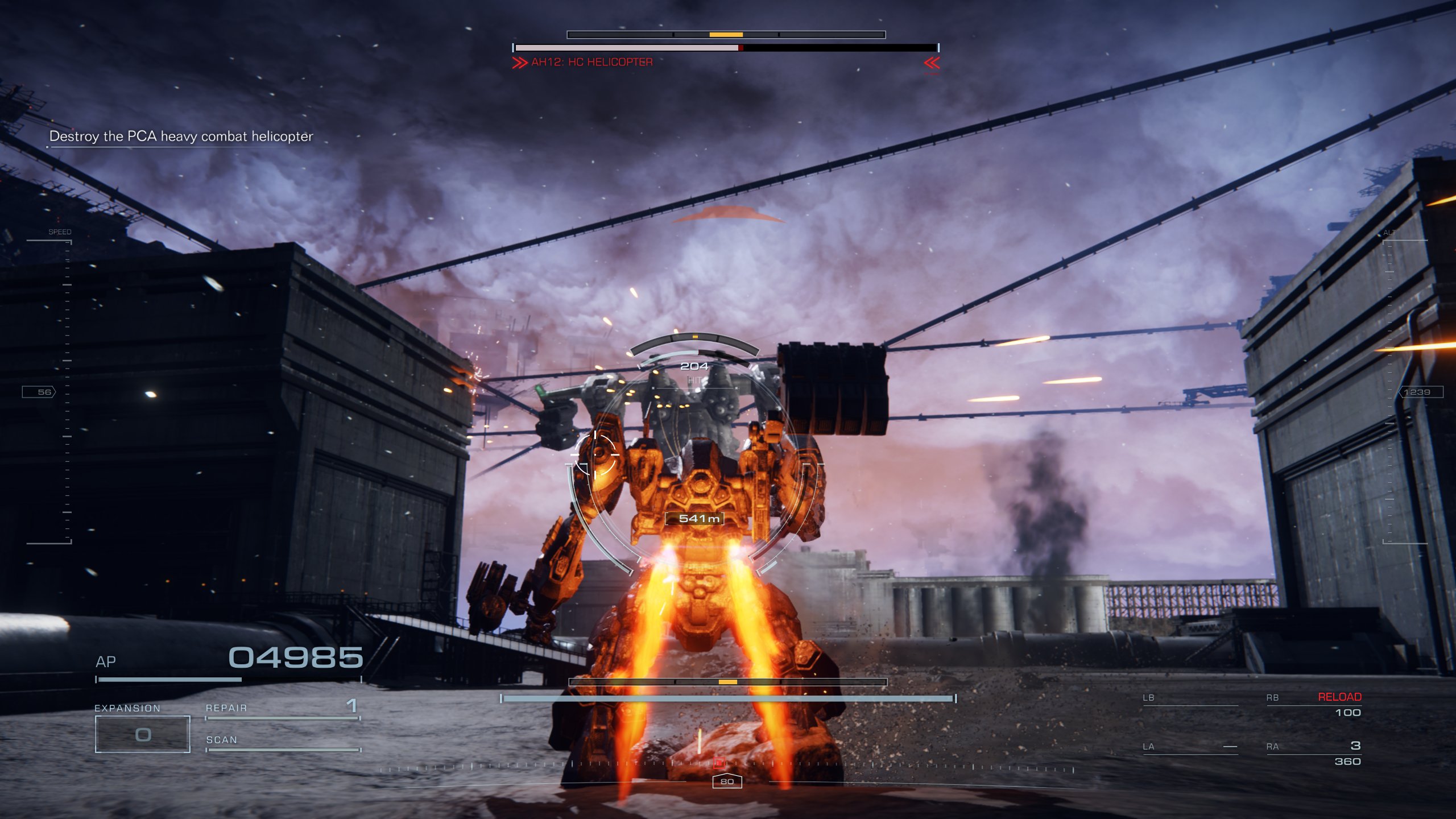
Task: Click the AH12: HC HELICOPTER target label
Action: [x=591, y=62]
